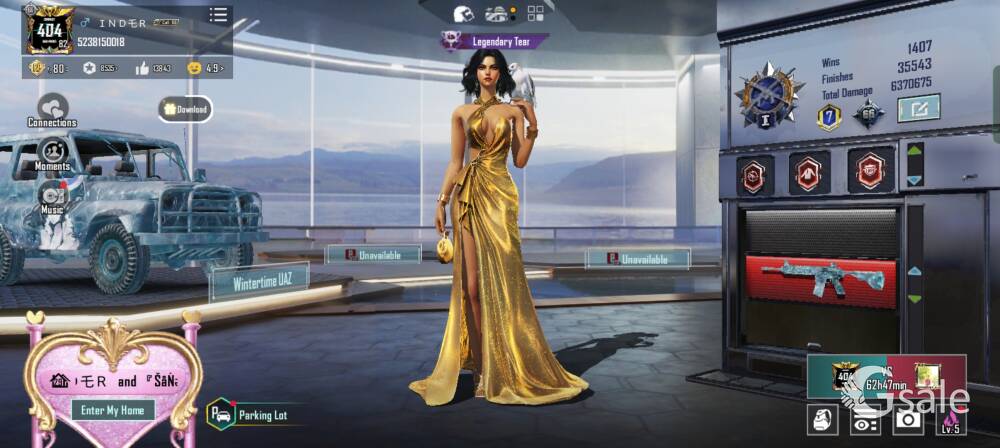Select the Wintertime UAZ vehicle label

coord(258,282)
